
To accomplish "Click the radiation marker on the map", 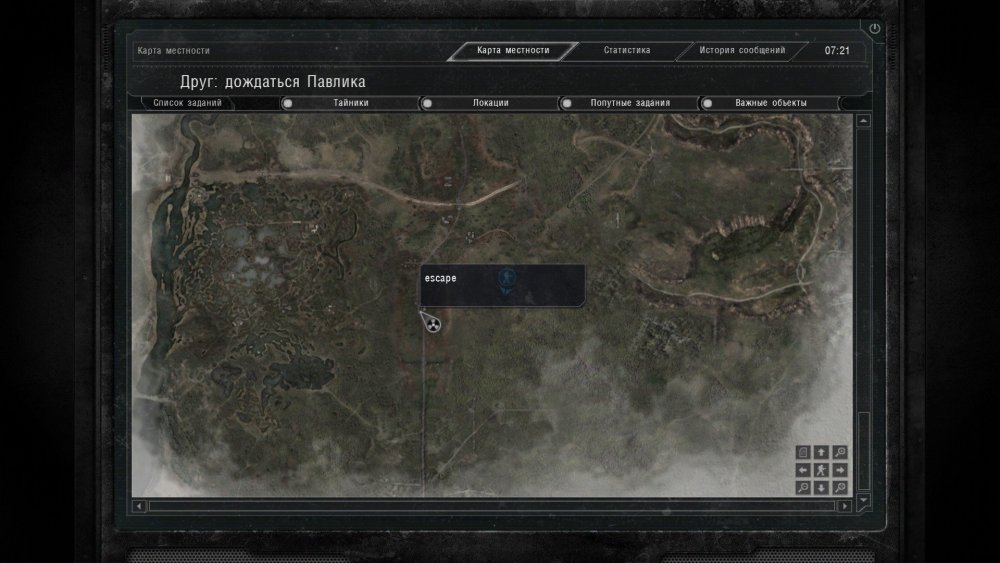I will (433, 324).
